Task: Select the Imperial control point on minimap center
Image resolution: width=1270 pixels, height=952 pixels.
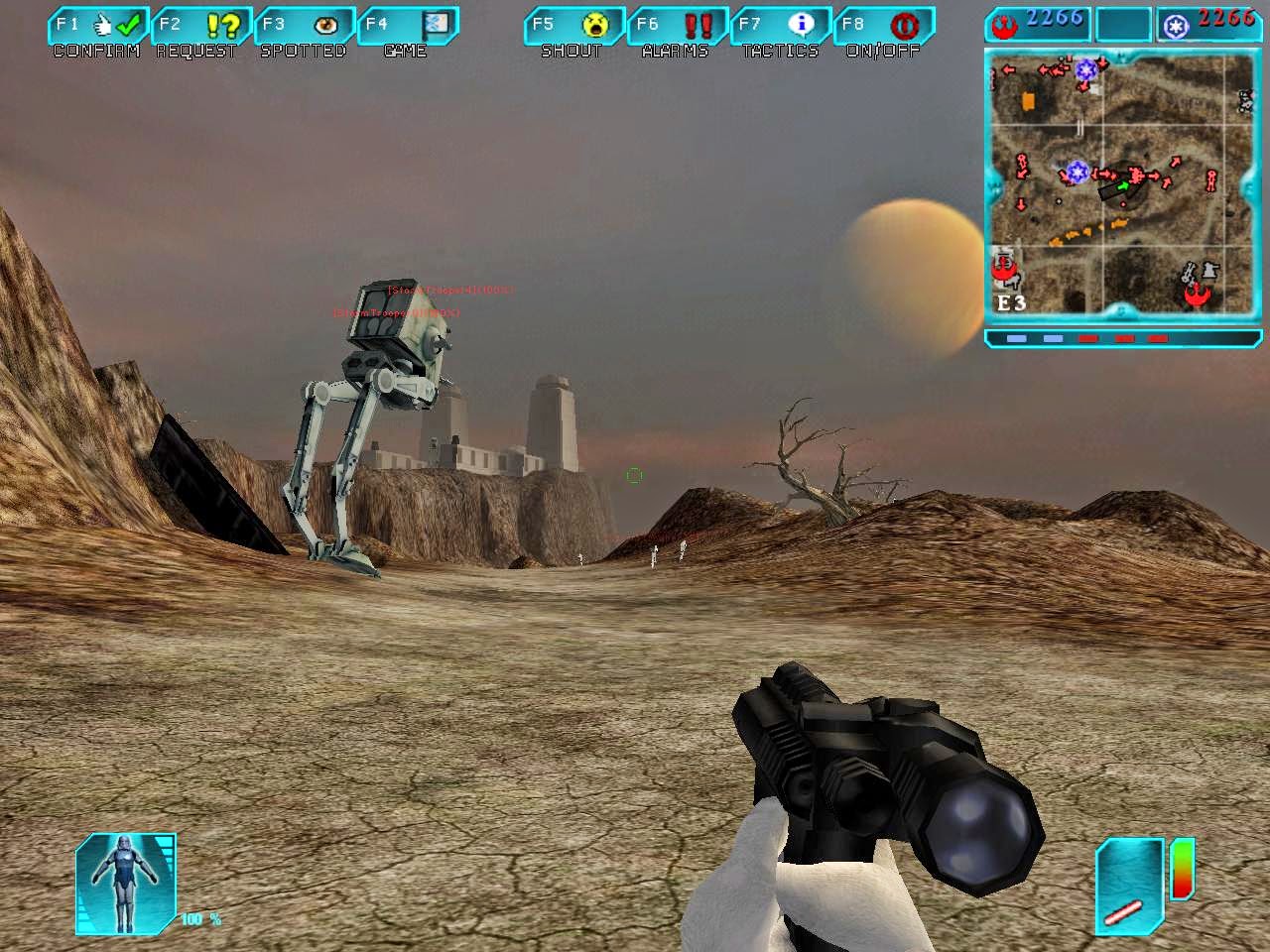Action: pos(1078,173)
